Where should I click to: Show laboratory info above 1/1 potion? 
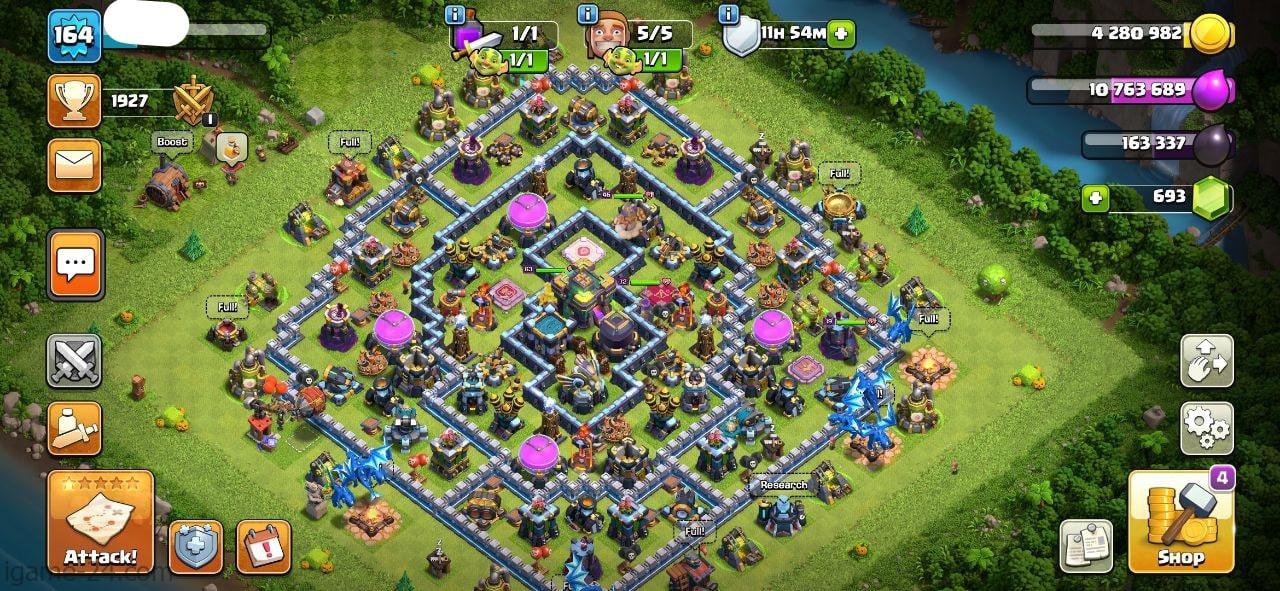pyautogui.click(x=456, y=14)
